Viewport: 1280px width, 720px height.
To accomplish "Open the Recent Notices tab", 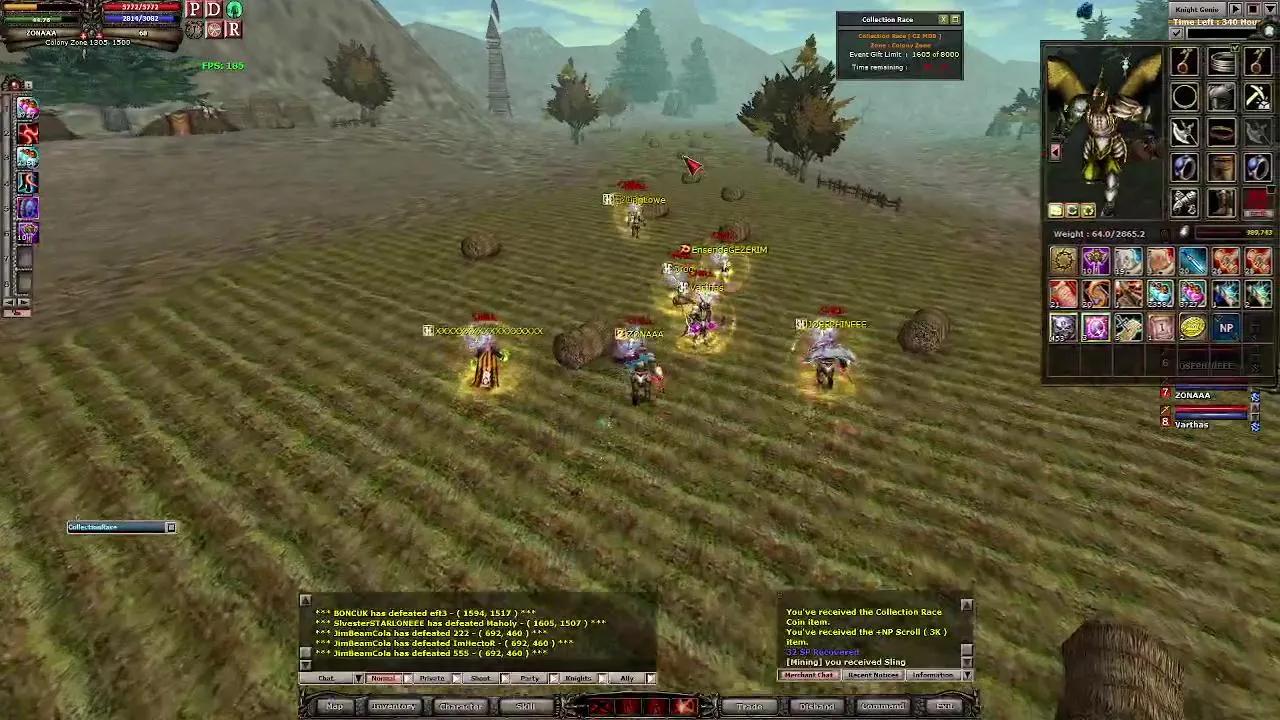I will (873, 675).
